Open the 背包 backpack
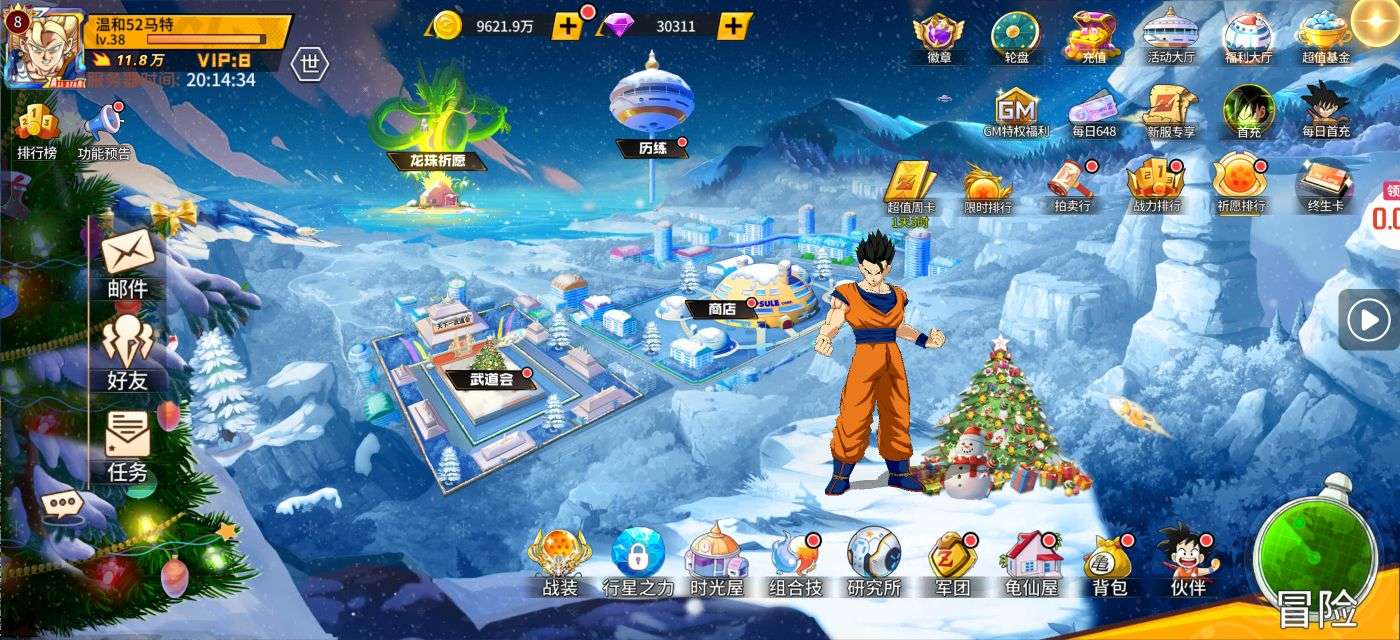The width and height of the screenshot is (1400, 640). [x=1108, y=562]
